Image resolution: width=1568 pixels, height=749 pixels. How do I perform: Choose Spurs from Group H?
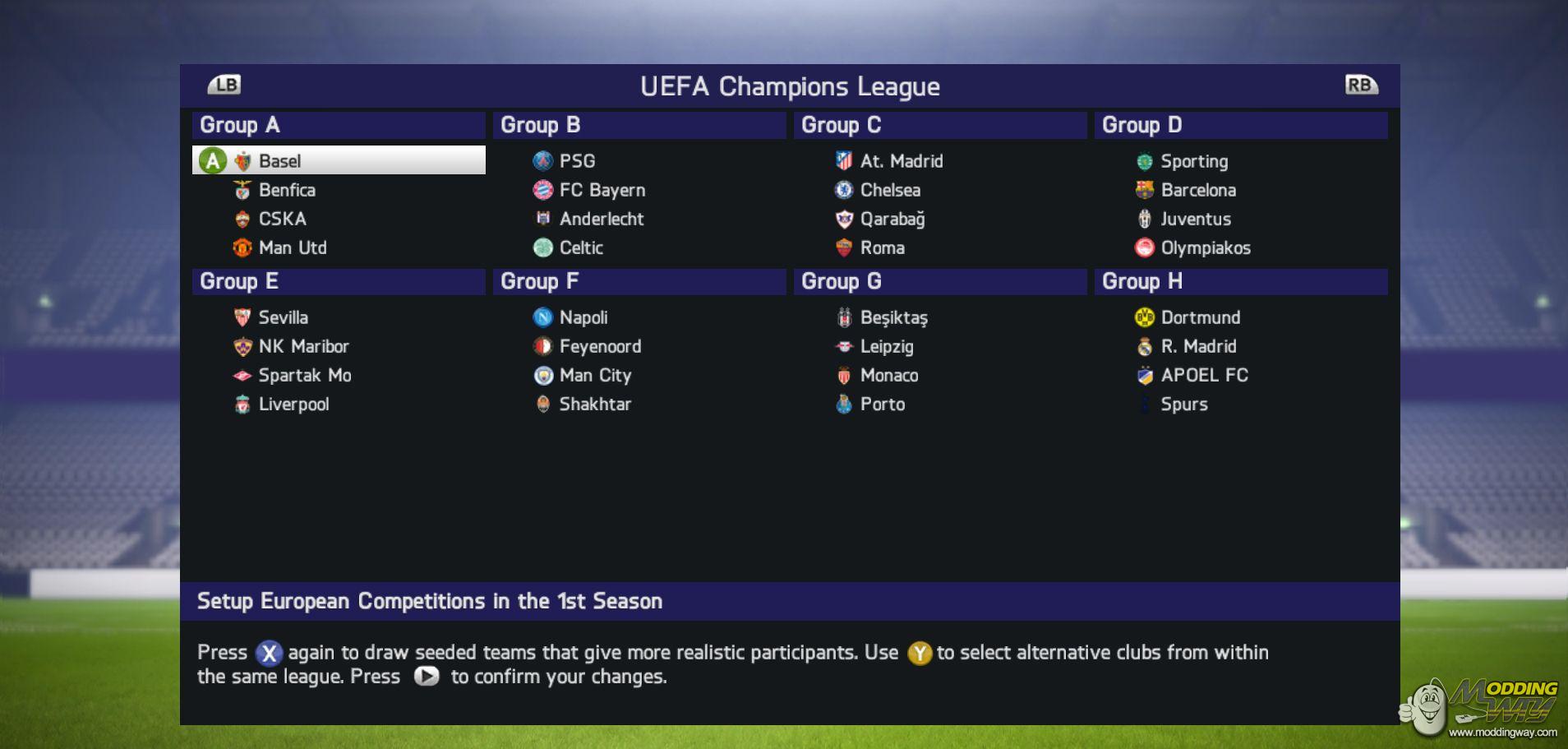[x=1183, y=404]
